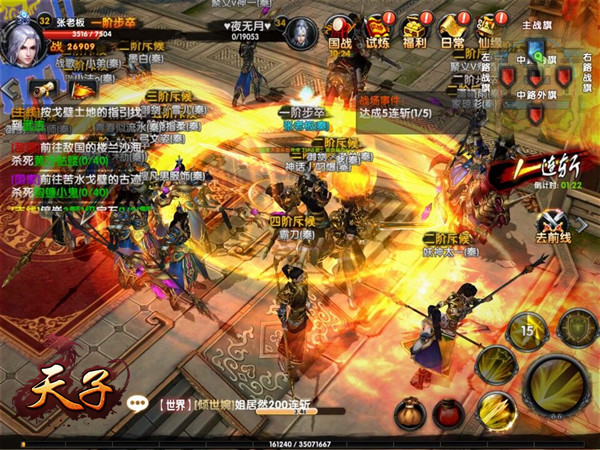The height and width of the screenshot is (450, 600).
Task: Activate the skill on 15 cooldown
Action: click(527, 328)
